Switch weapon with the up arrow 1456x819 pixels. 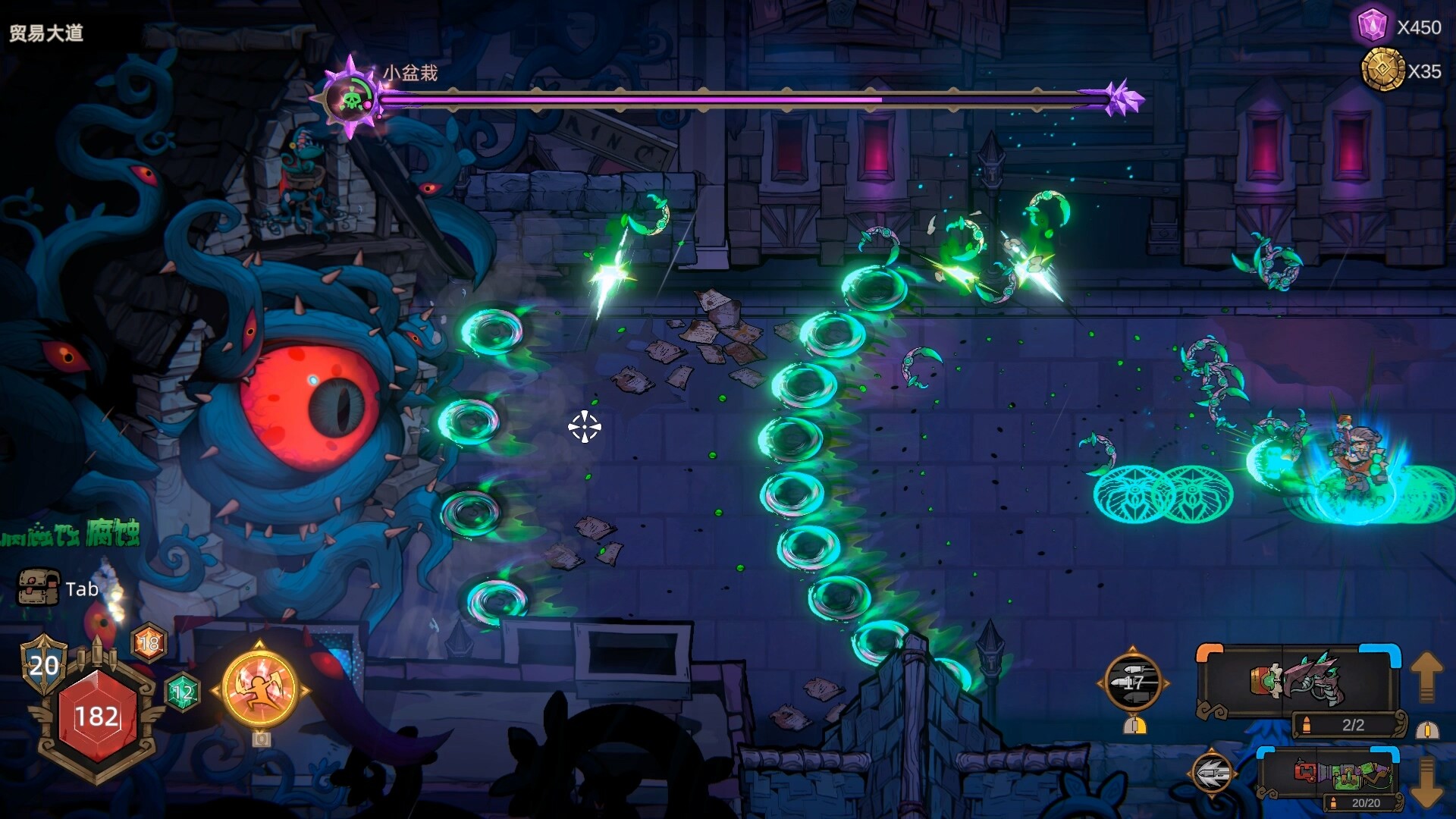coord(1426,676)
